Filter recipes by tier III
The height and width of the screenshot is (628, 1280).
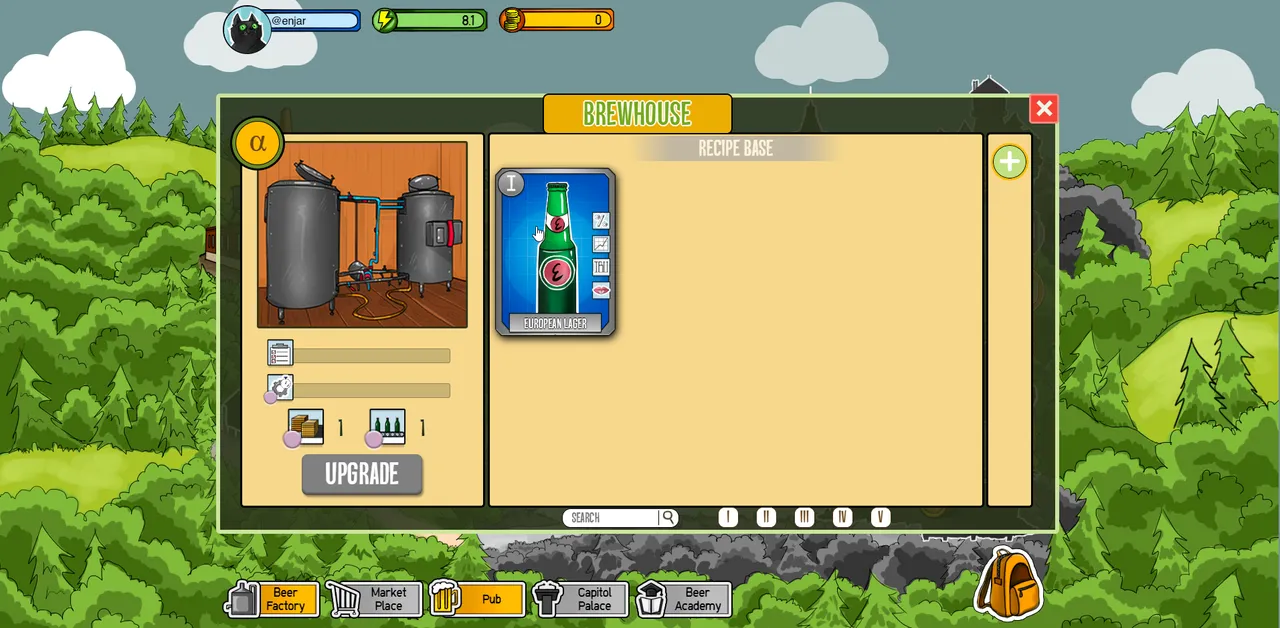(x=804, y=517)
